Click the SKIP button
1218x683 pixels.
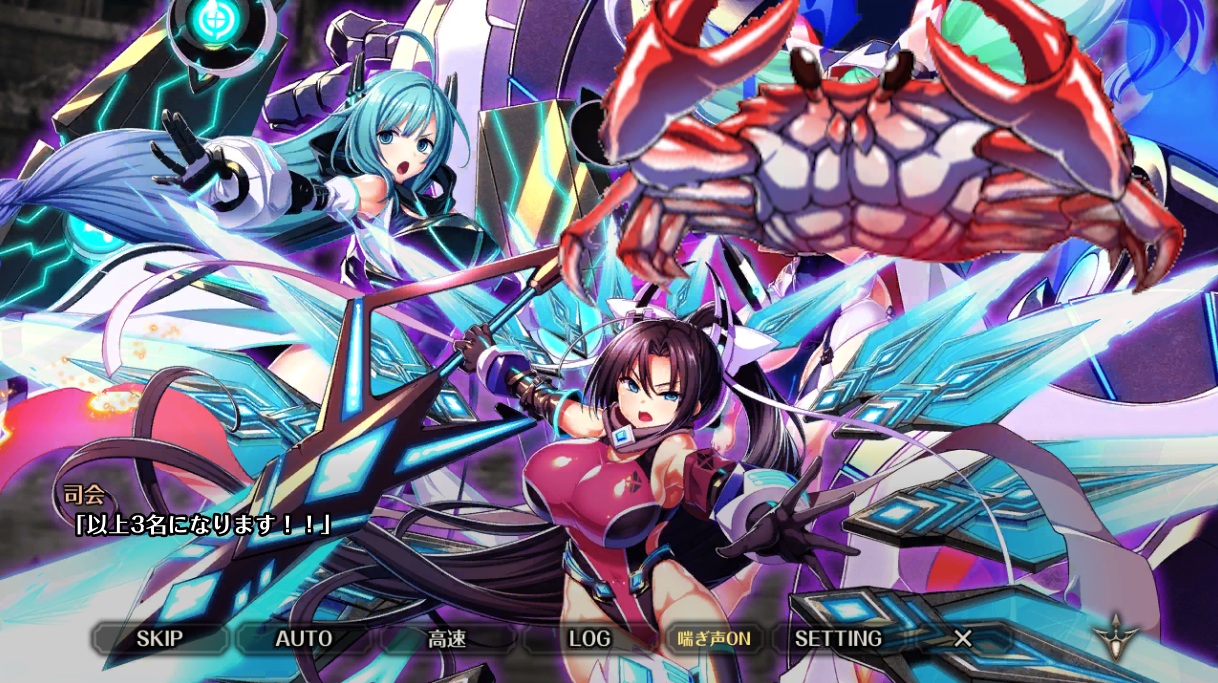point(160,638)
